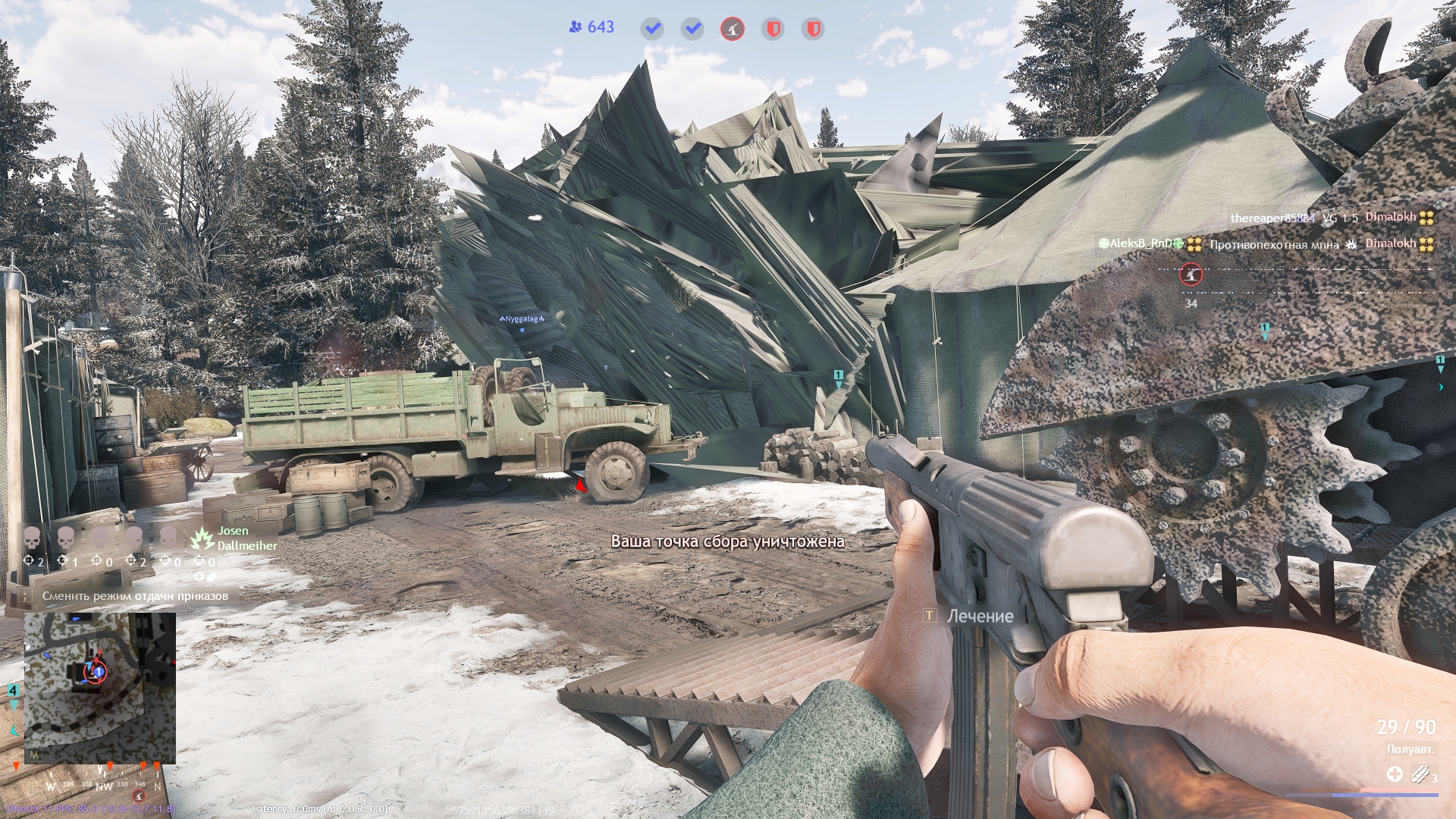Viewport: 1456px width, 819px height.
Task: Click the objective marker showing 34 meters
Action: tap(1191, 275)
